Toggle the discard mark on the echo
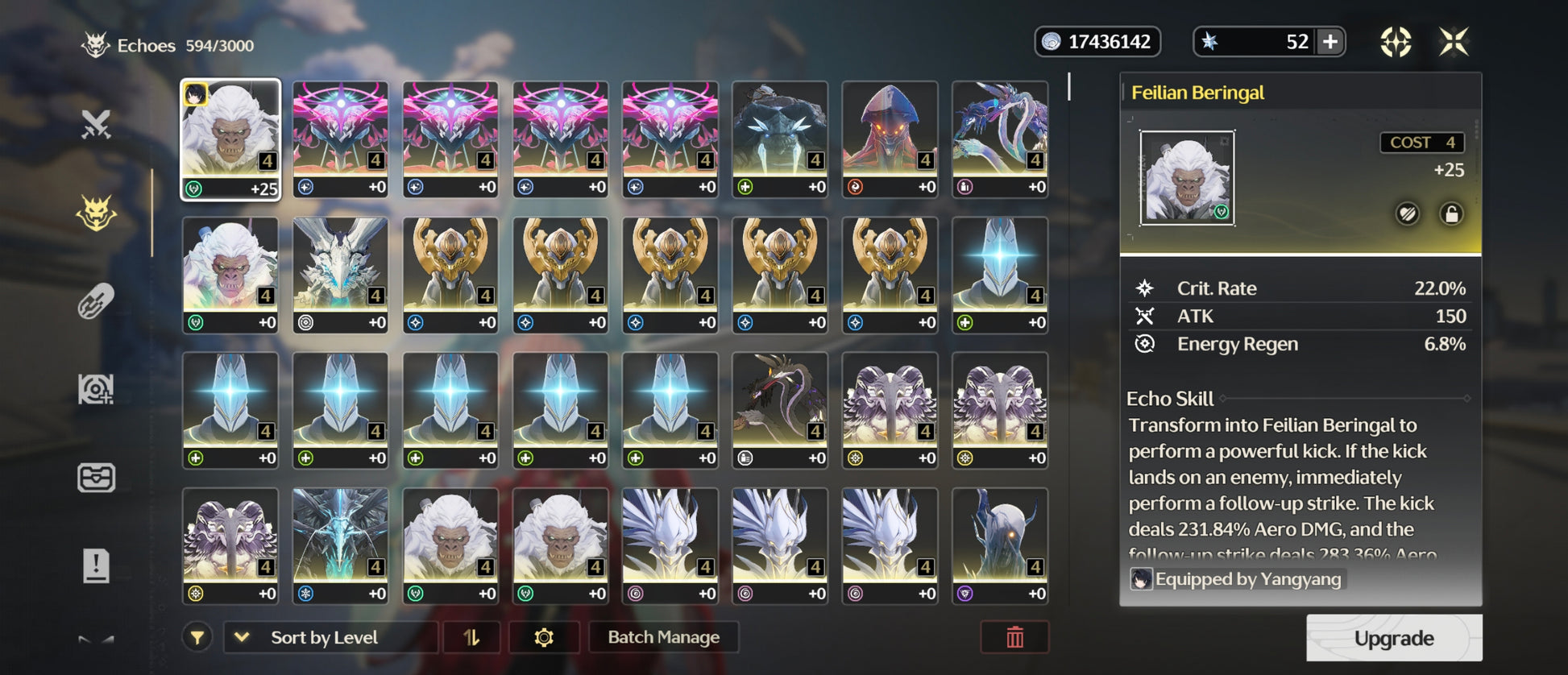Viewport: 1568px width, 675px height. (x=1408, y=214)
